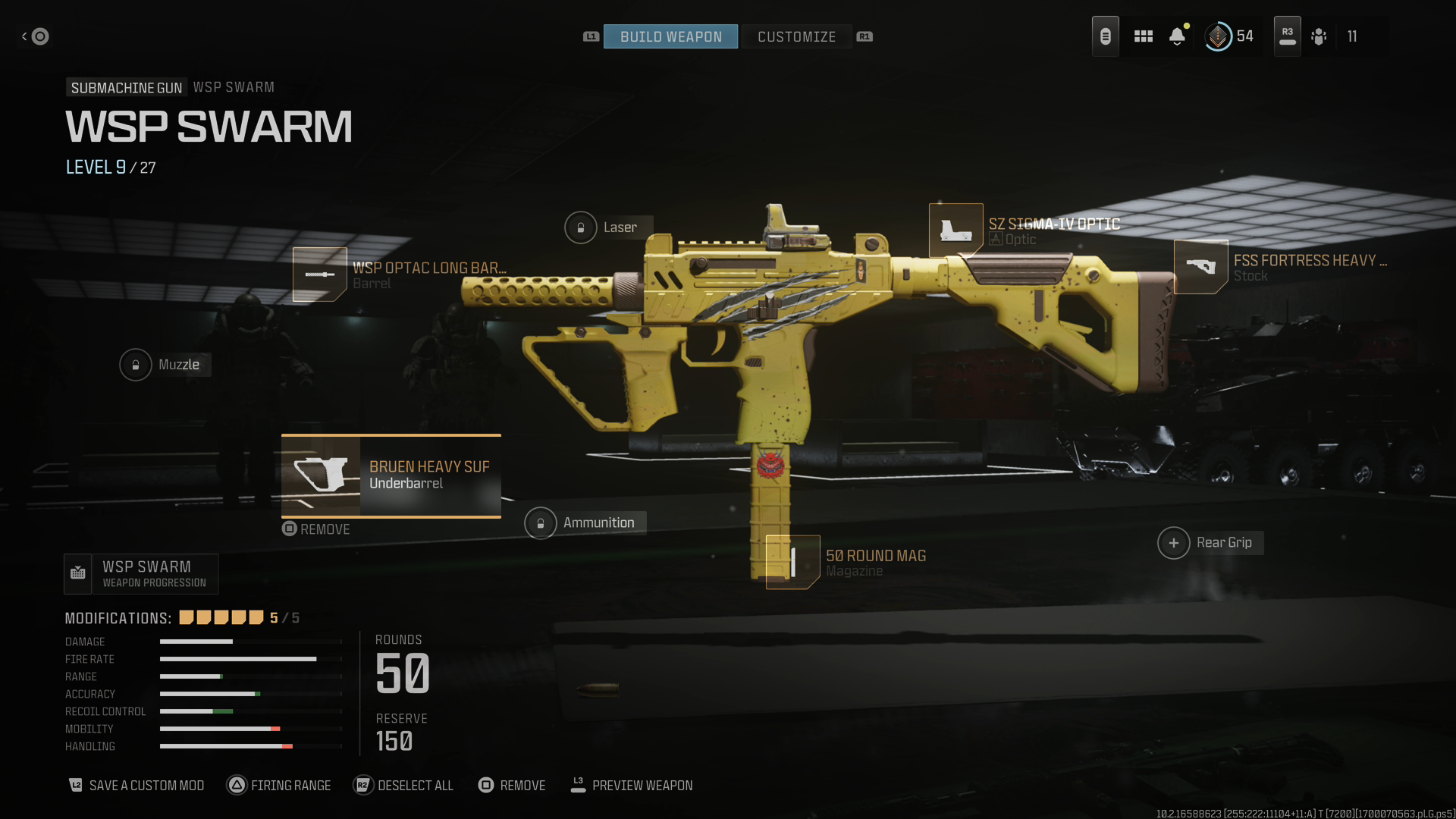Open the Customize tab
The width and height of the screenshot is (1456, 819).
796,36
